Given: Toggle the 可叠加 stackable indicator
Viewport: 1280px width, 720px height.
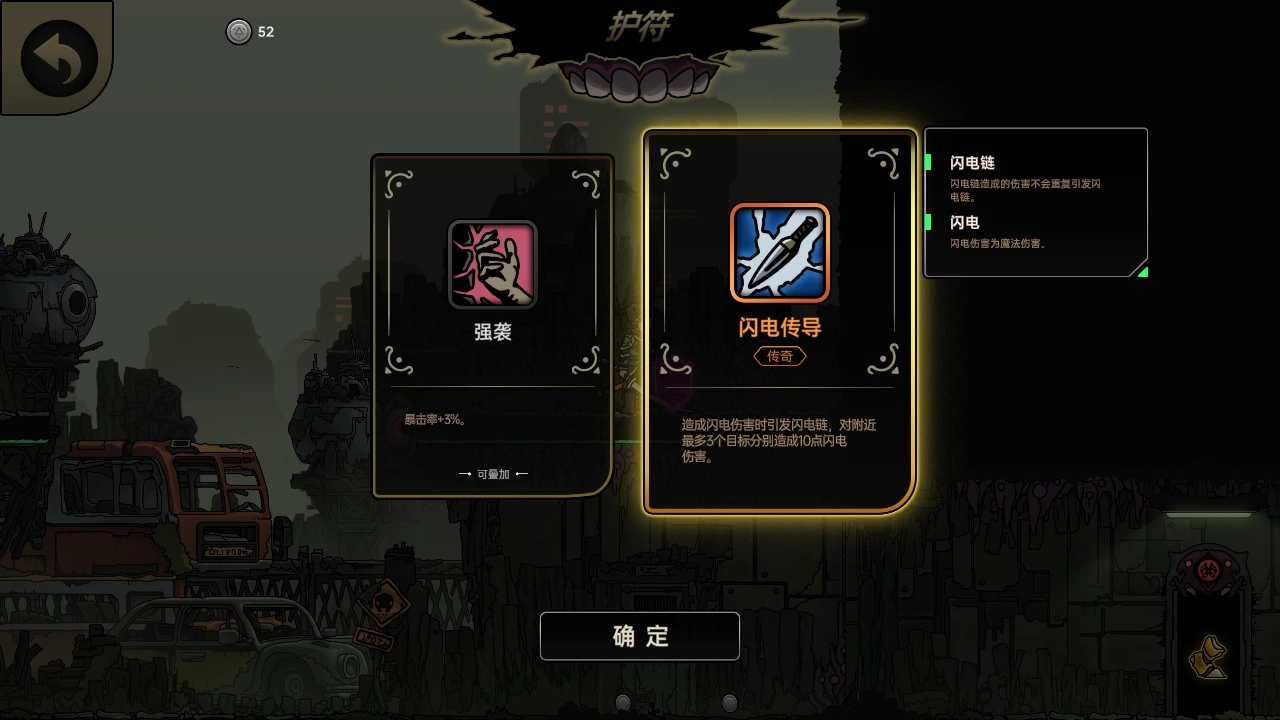Looking at the screenshot, I should (x=492, y=474).
